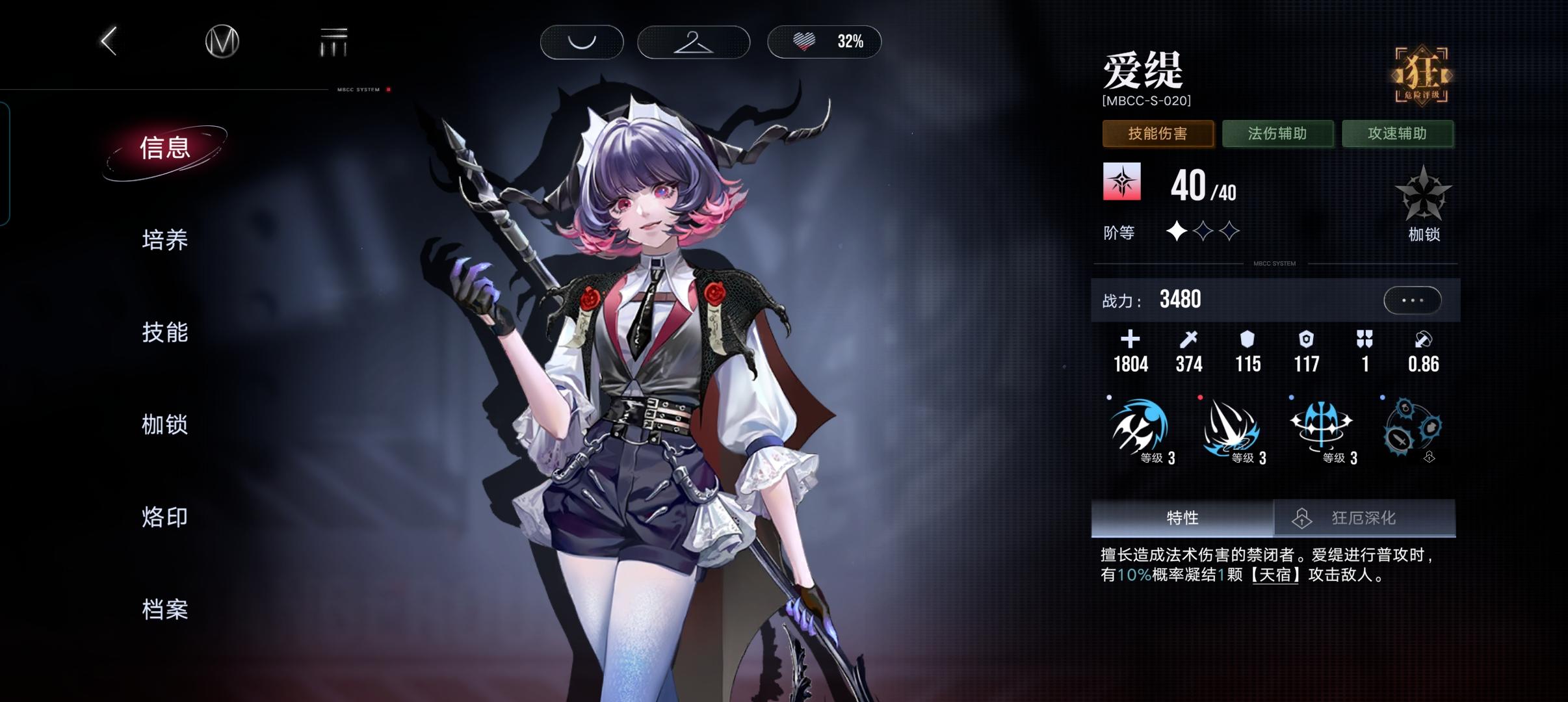1568x702 pixels.
Task: Open the 烙印 menu entry
Action: [x=165, y=517]
